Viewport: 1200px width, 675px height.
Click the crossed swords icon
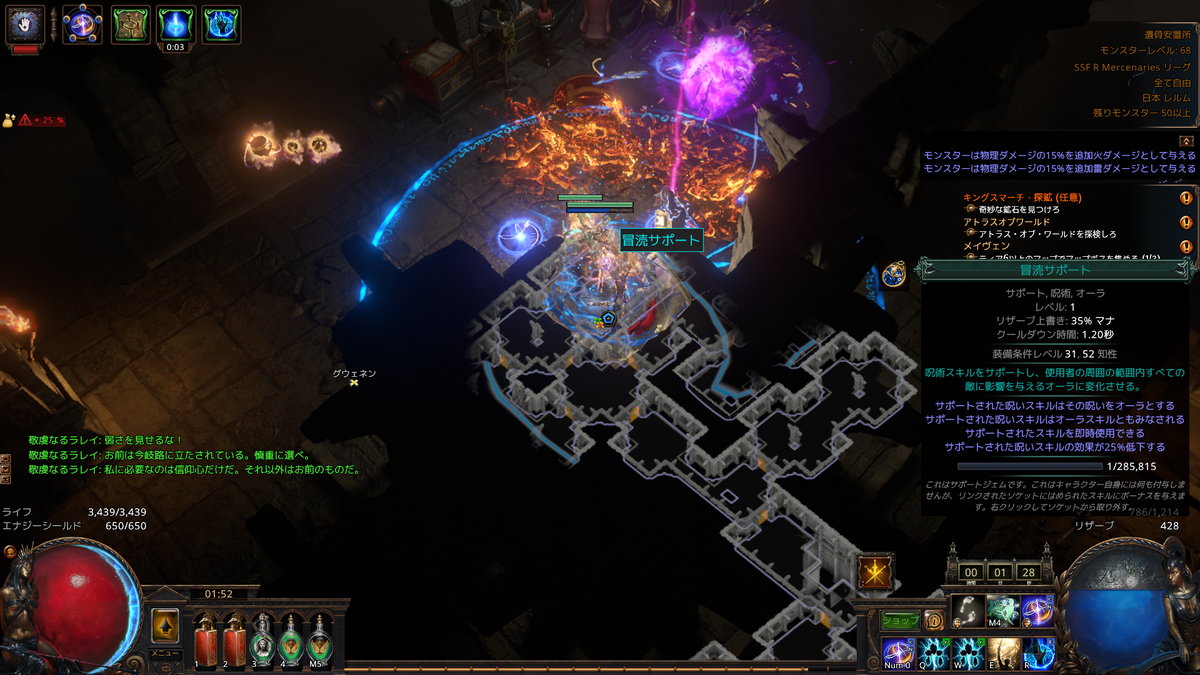[x=876, y=572]
